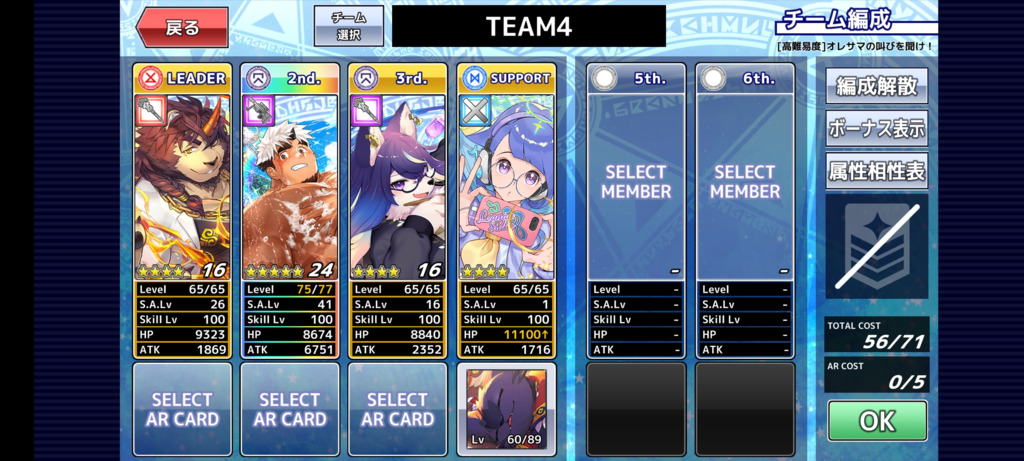
Task: Select AR card for the 3rd member
Action: point(398,409)
